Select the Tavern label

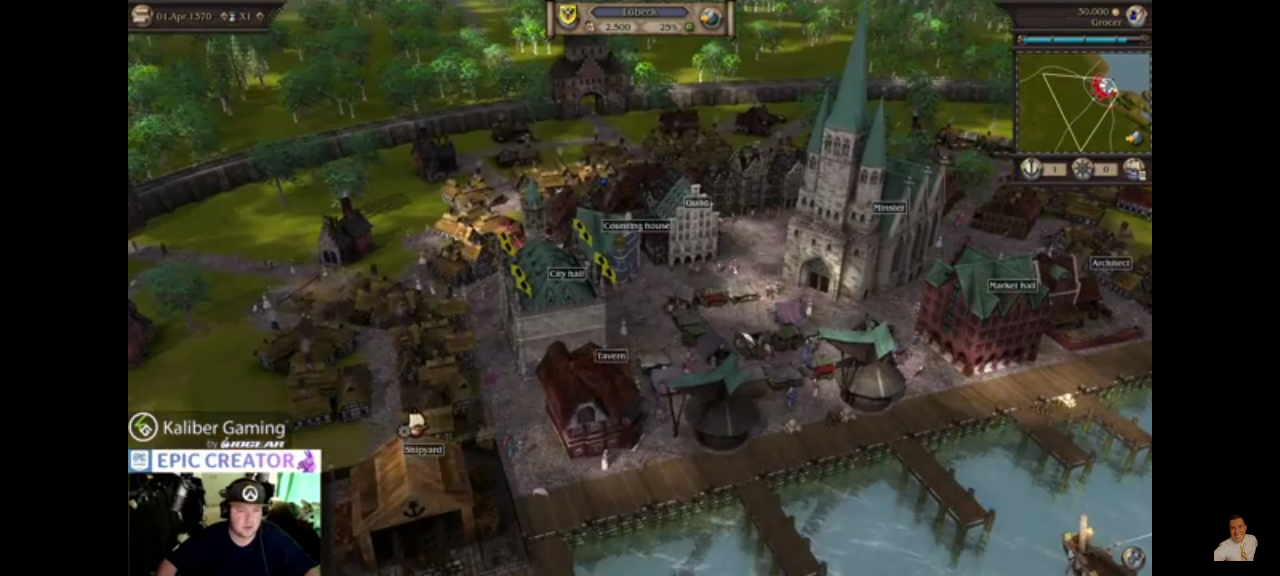point(611,356)
